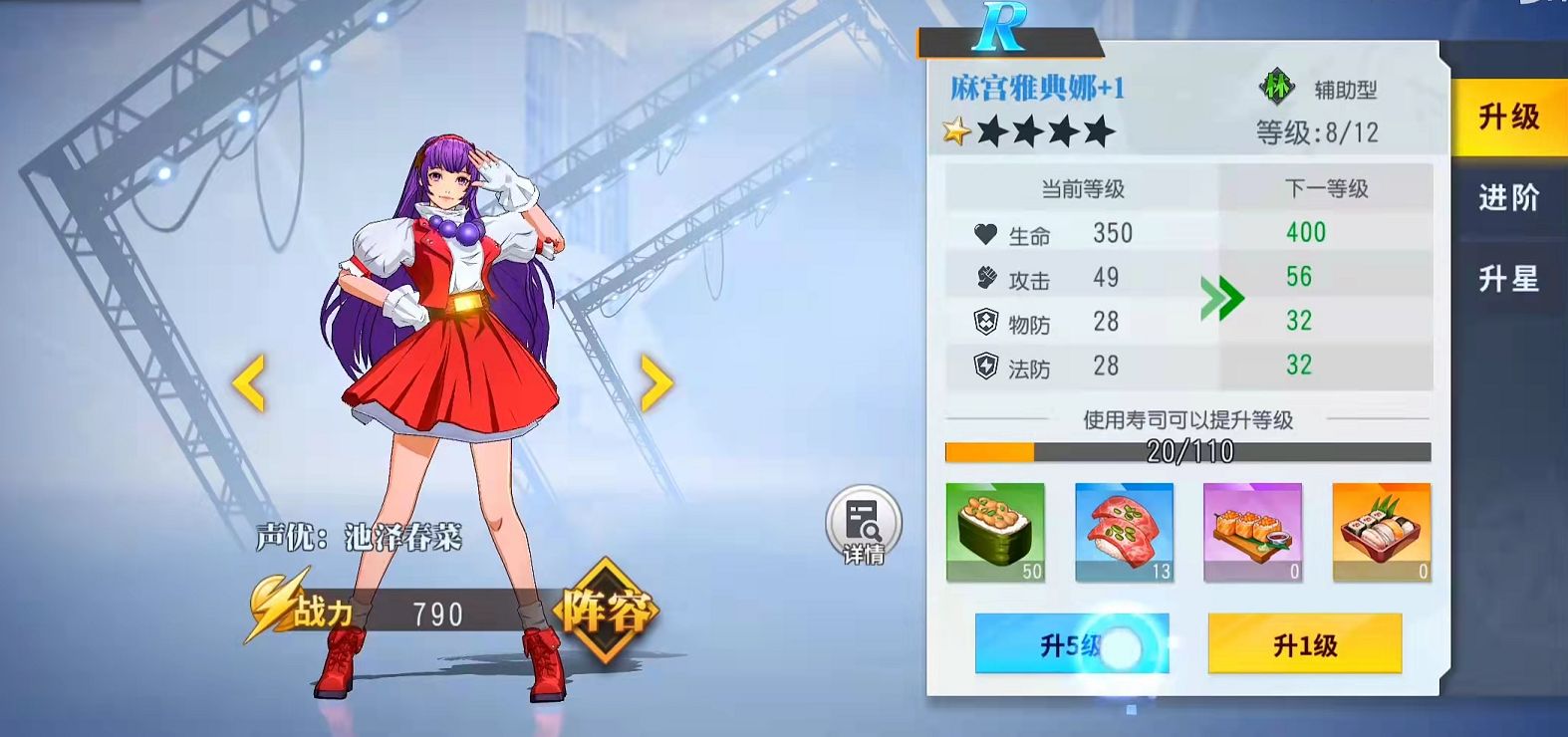Go to next fighter with right arrow

pyautogui.click(x=655, y=382)
